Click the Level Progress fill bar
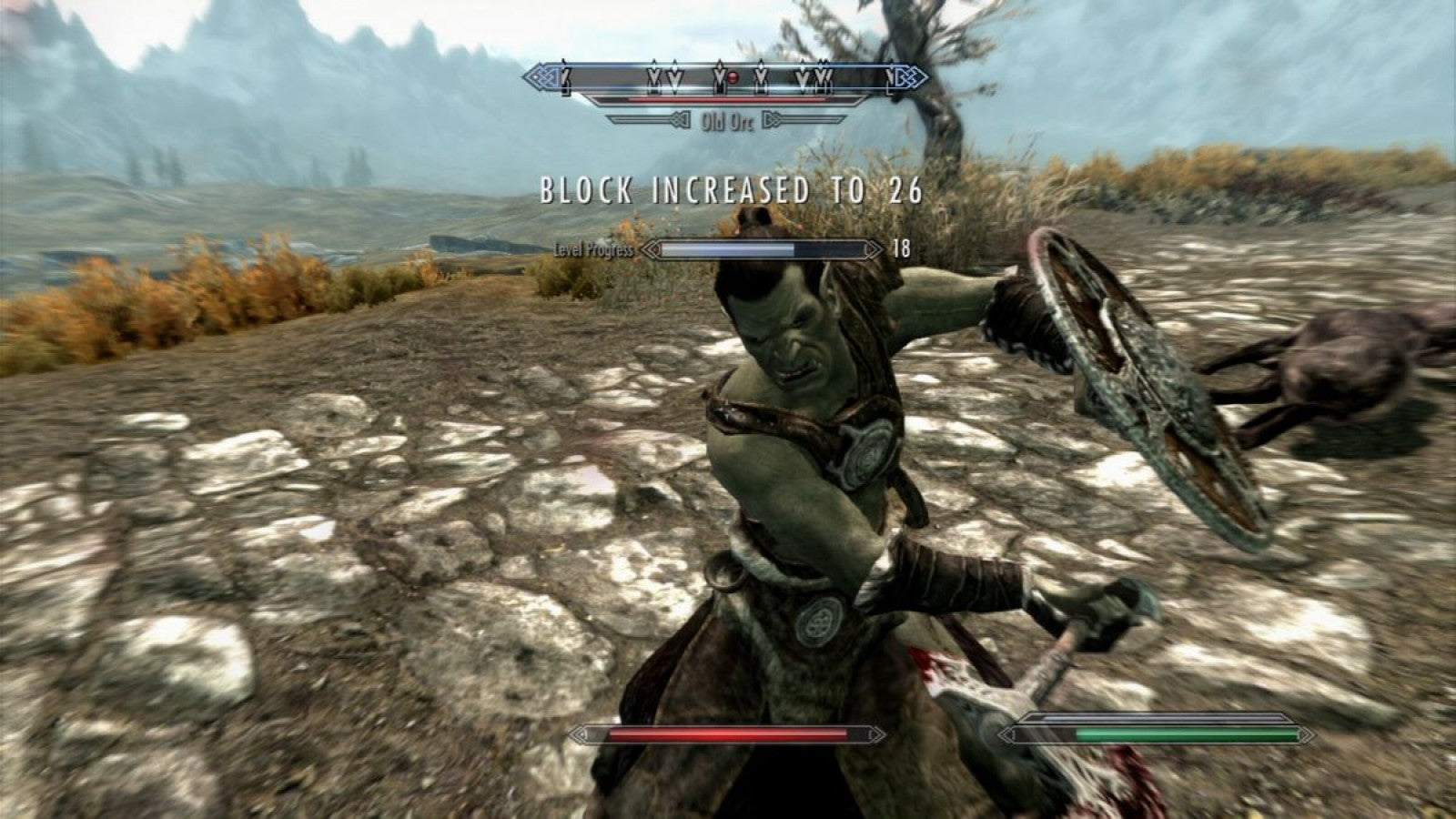 pos(728,247)
